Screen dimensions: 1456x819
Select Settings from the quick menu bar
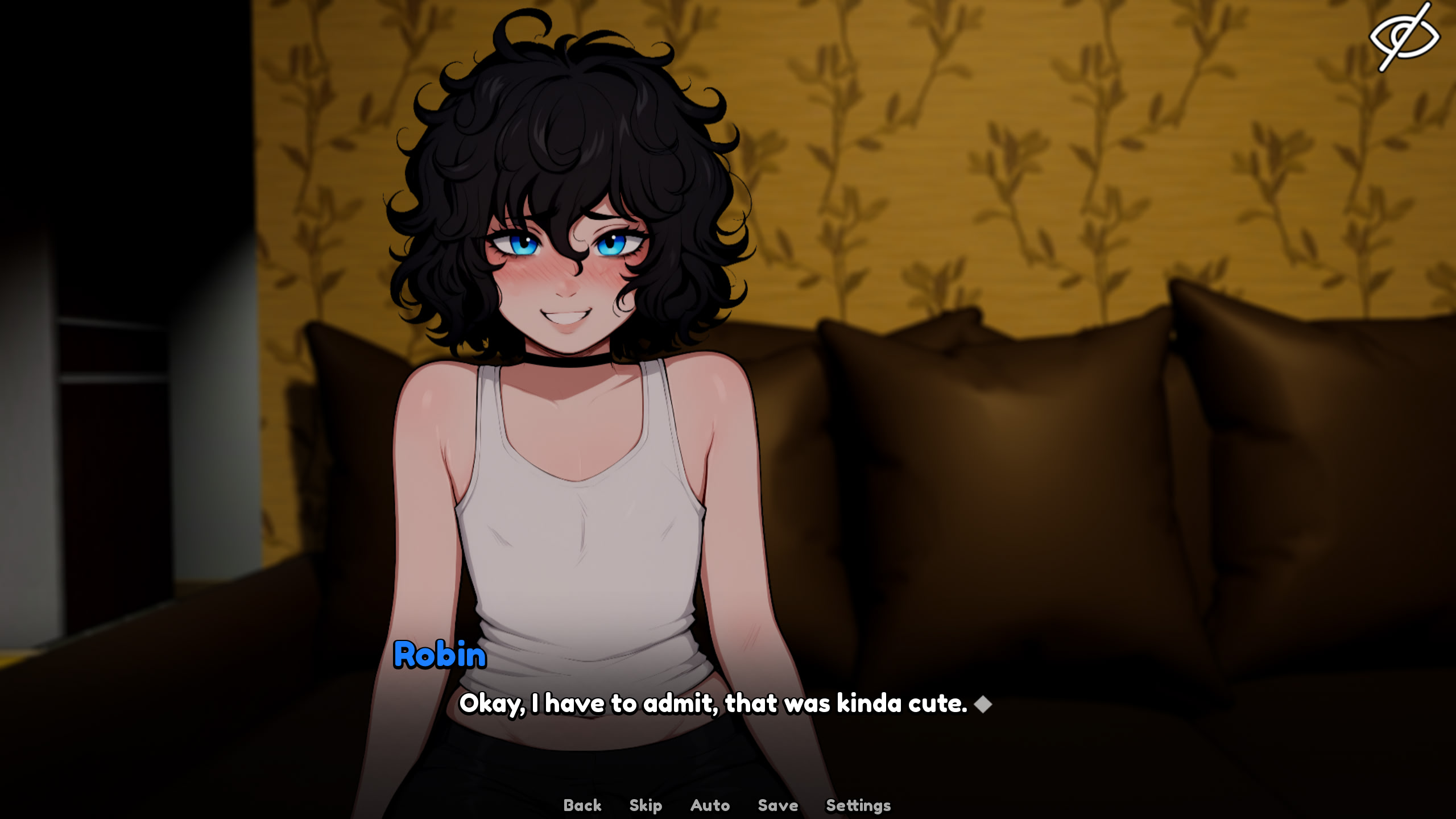tap(858, 804)
